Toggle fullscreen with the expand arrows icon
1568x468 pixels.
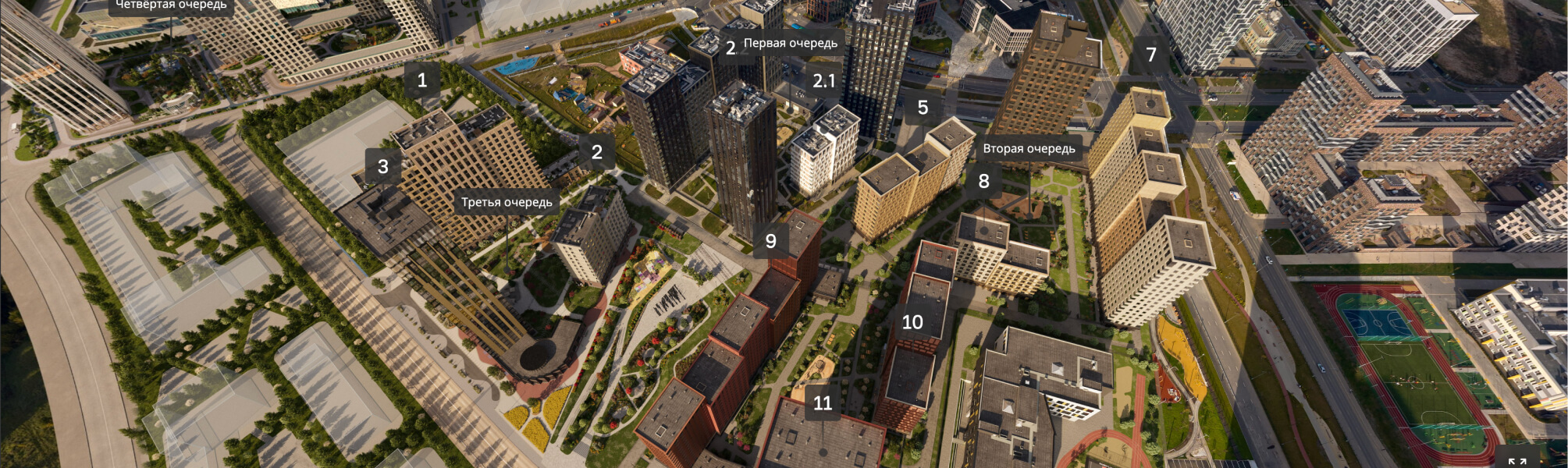point(1516,461)
